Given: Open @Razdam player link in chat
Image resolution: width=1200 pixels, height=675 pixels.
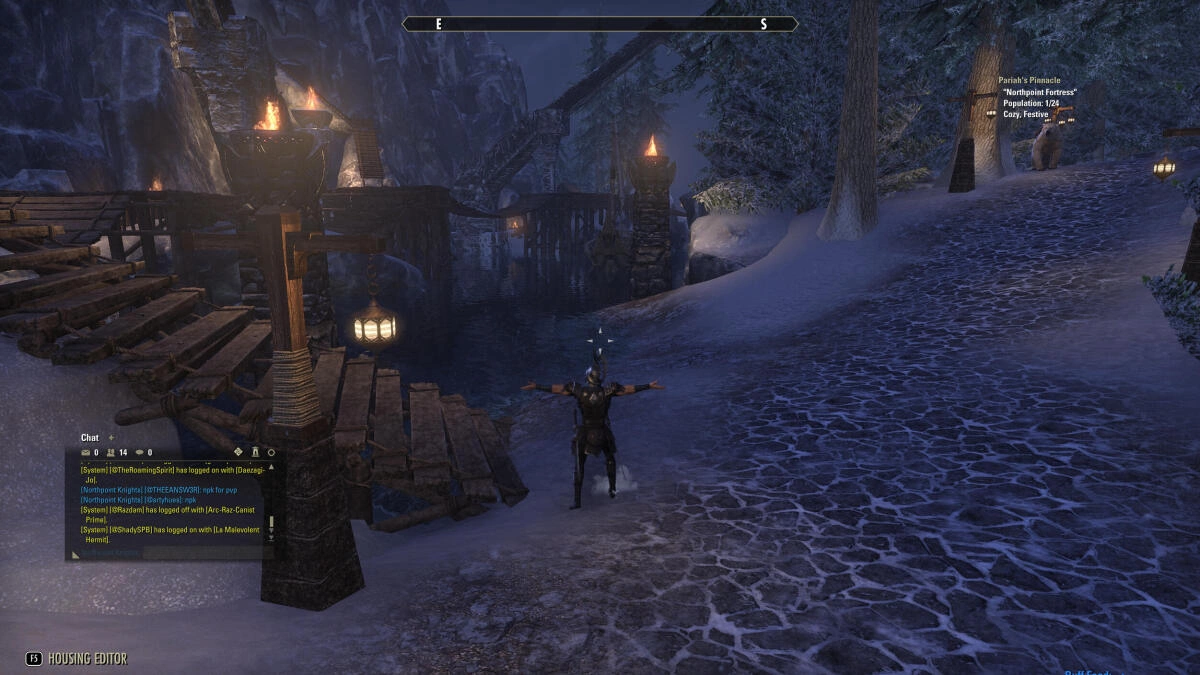Looking at the screenshot, I should [x=127, y=510].
